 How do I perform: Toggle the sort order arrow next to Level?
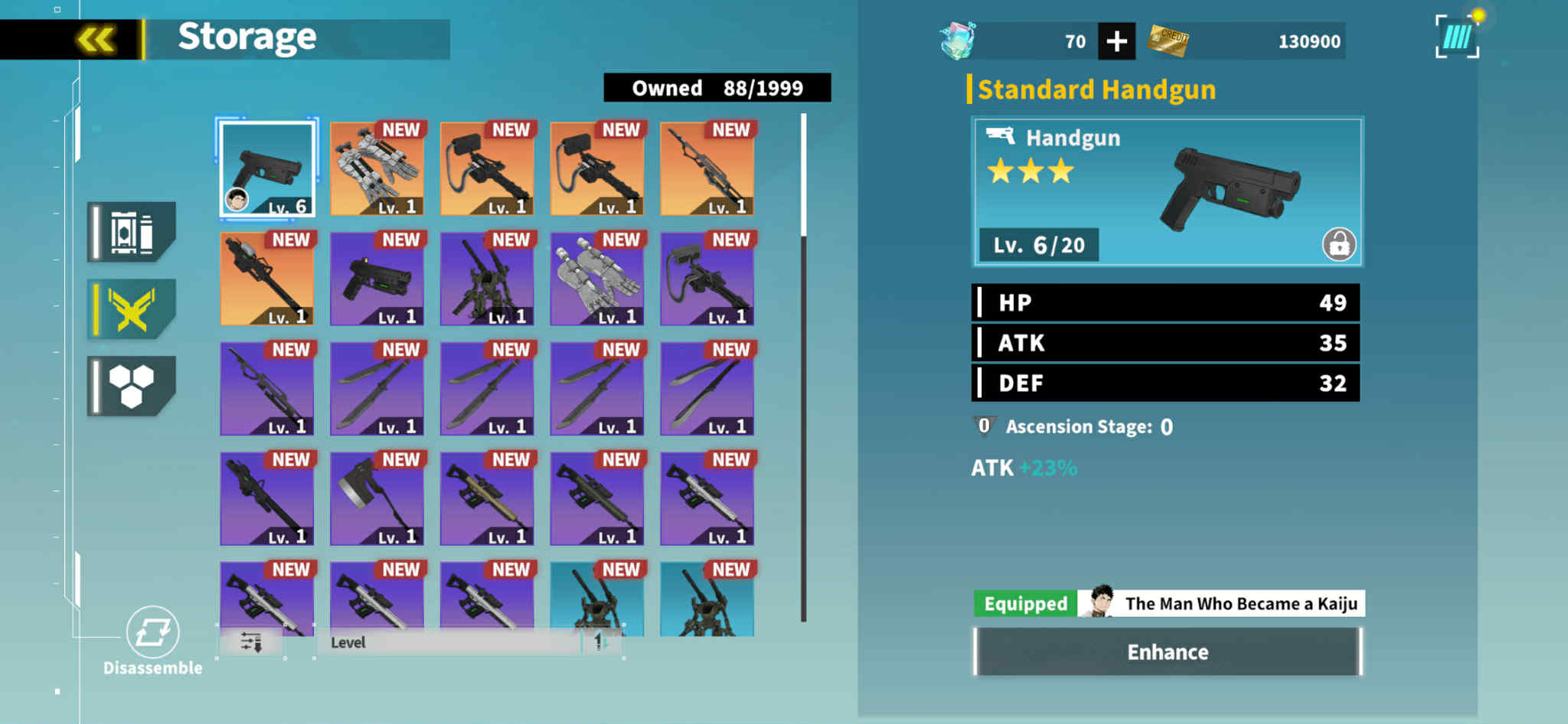click(x=600, y=642)
